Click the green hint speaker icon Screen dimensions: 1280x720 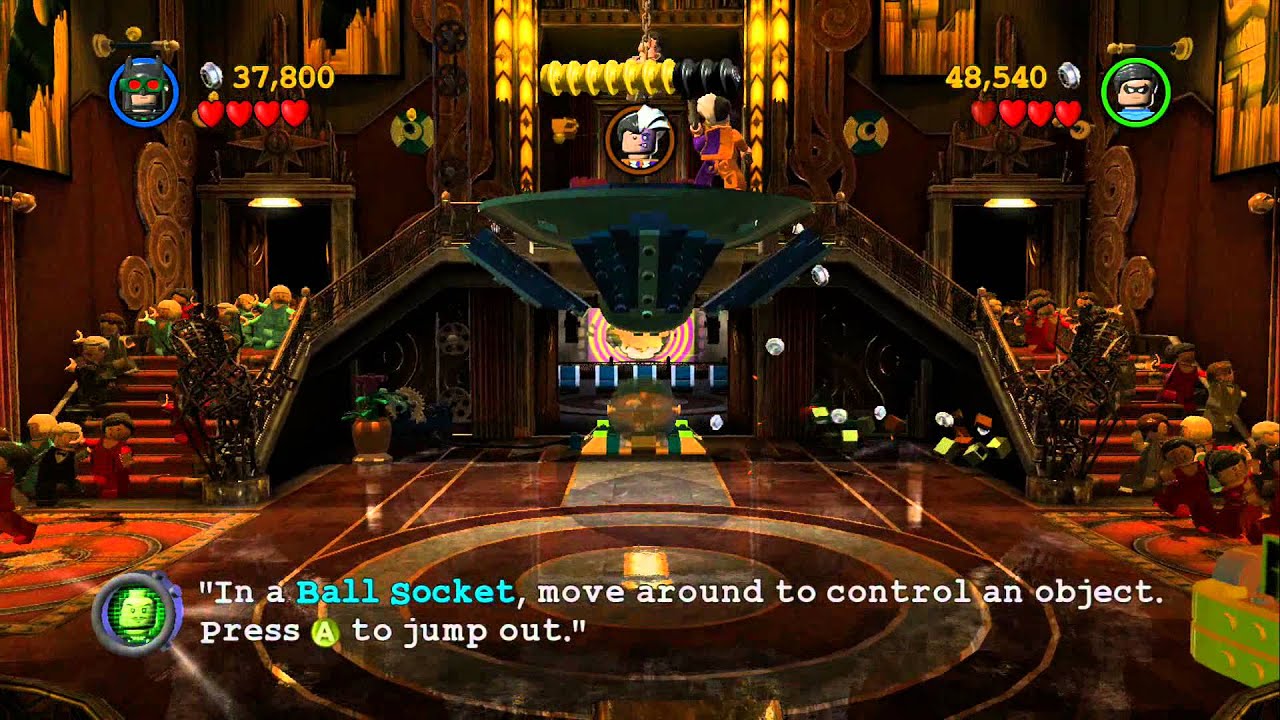tap(136, 611)
